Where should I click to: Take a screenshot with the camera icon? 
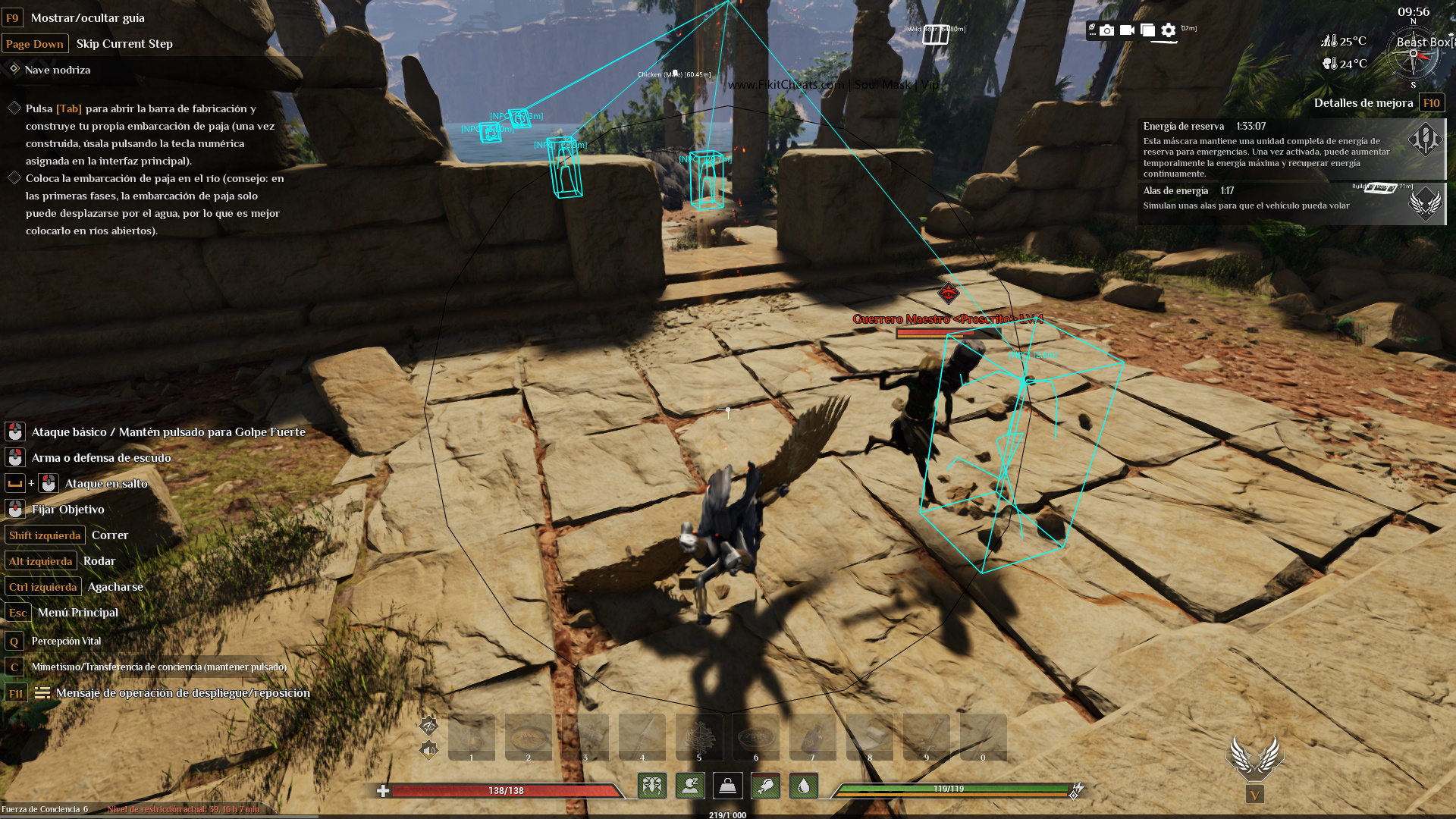pyautogui.click(x=1107, y=30)
